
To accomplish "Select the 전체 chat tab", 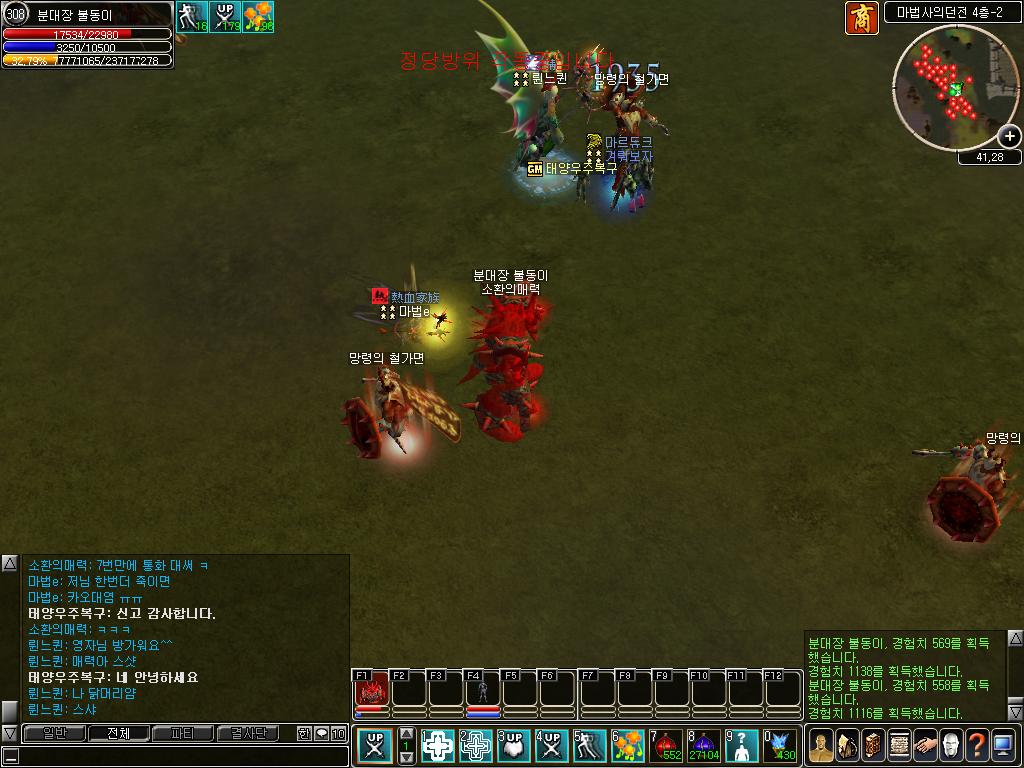I will [118, 733].
